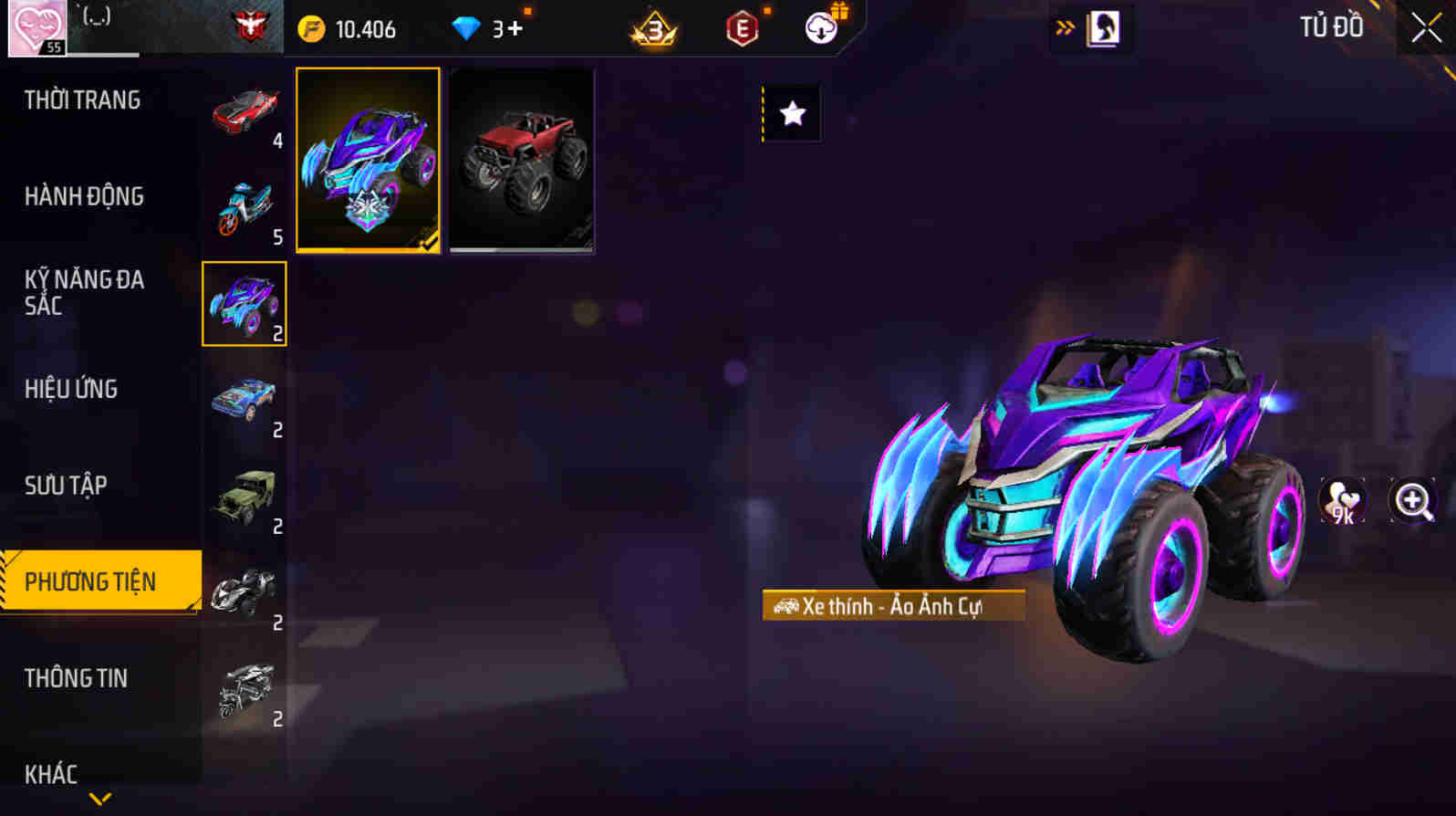
Task: Open the THÔNG TIN section
Action: 78,679
